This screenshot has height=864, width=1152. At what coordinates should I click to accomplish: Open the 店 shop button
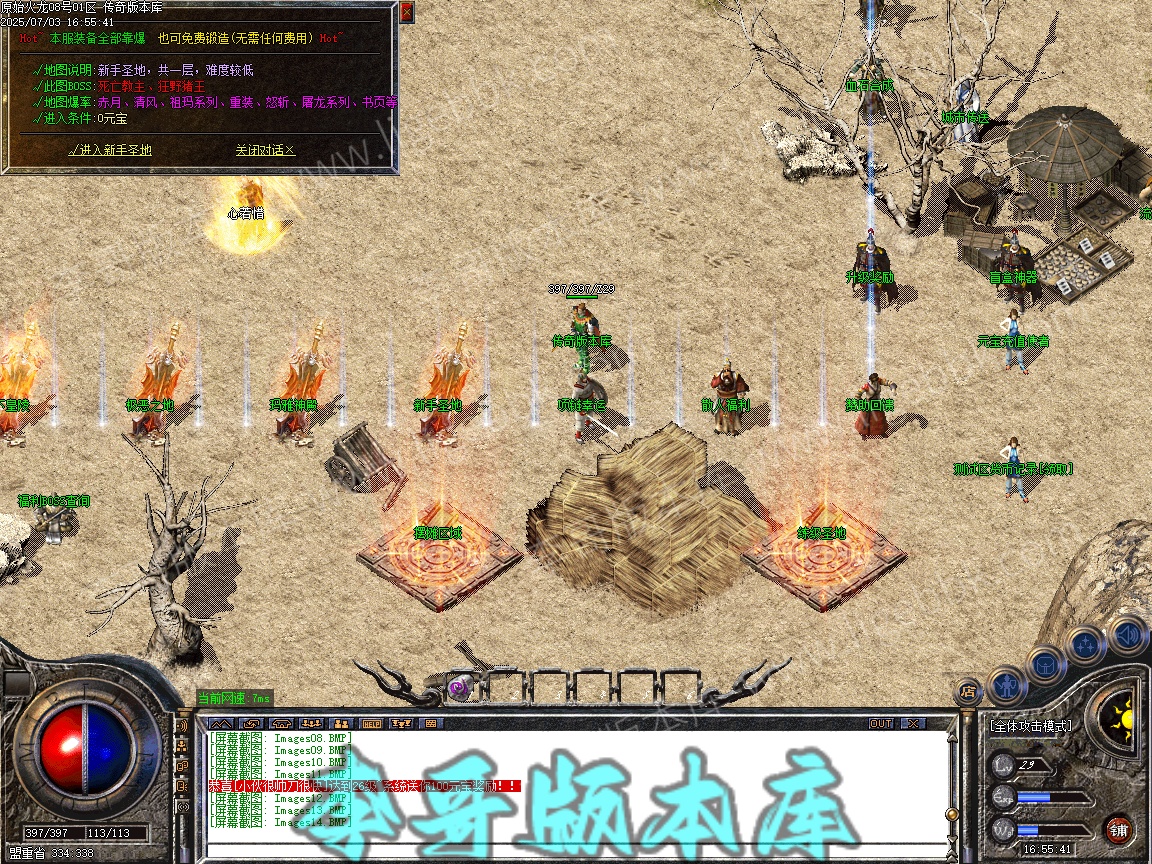[968, 690]
